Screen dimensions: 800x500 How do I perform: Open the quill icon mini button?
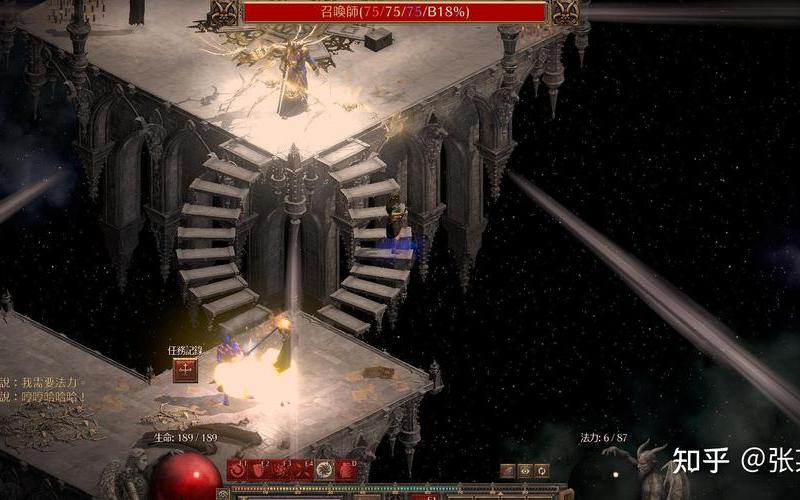[508, 470]
